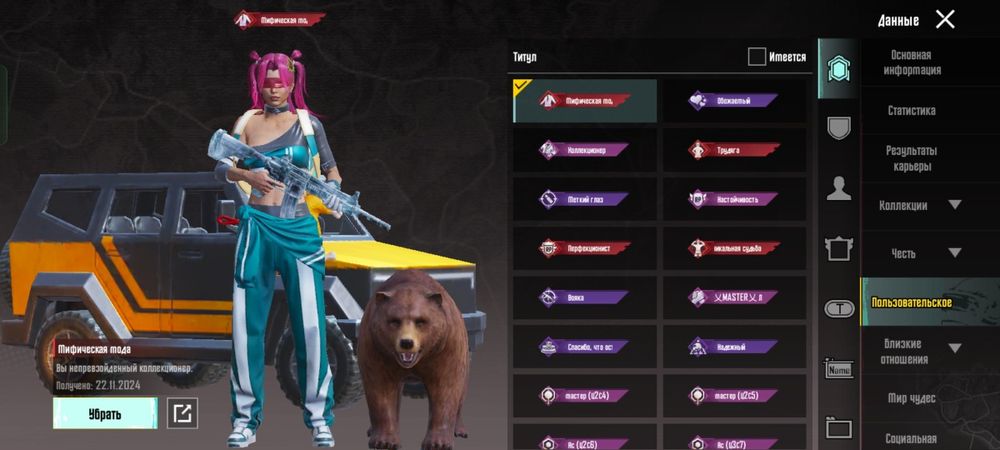This screenshot has height=450, width=1000.
Task: Open Основная информация section
Action: (911, 63)
